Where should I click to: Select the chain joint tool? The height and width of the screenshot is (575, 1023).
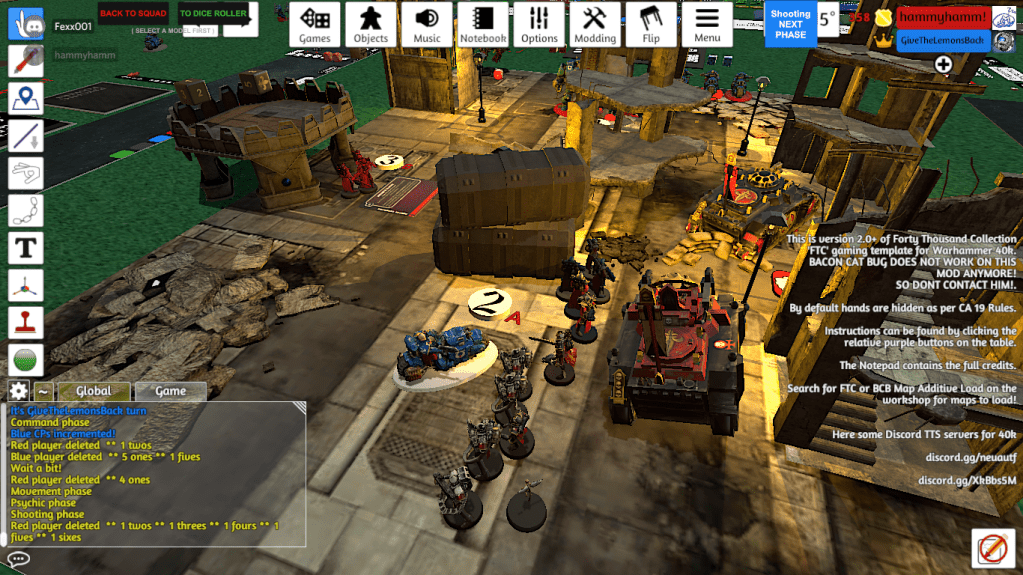pyautogui.click(x=26, y=209)
